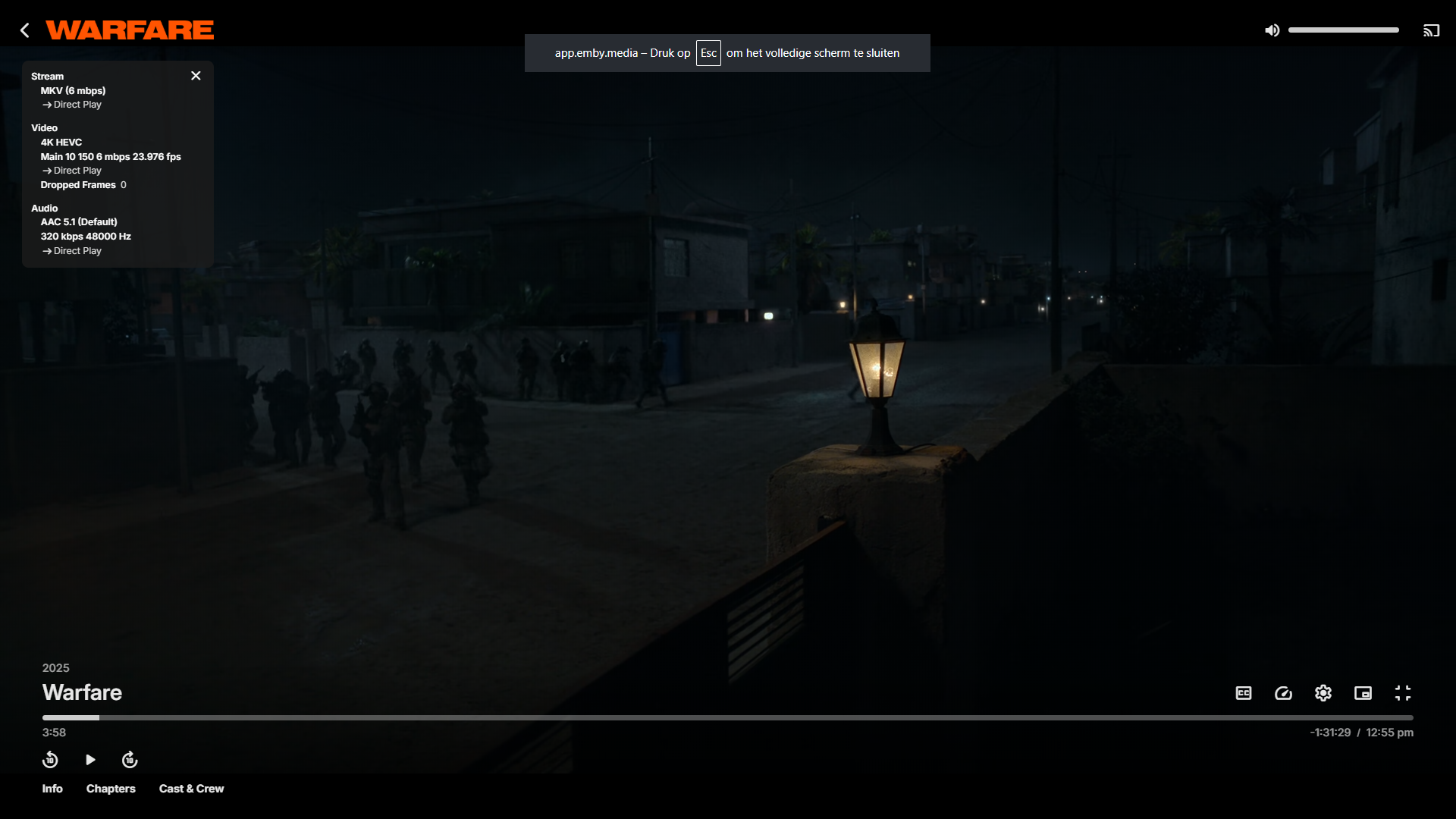
Task: Open the player settings gear
Action: tap(1323, 693)
